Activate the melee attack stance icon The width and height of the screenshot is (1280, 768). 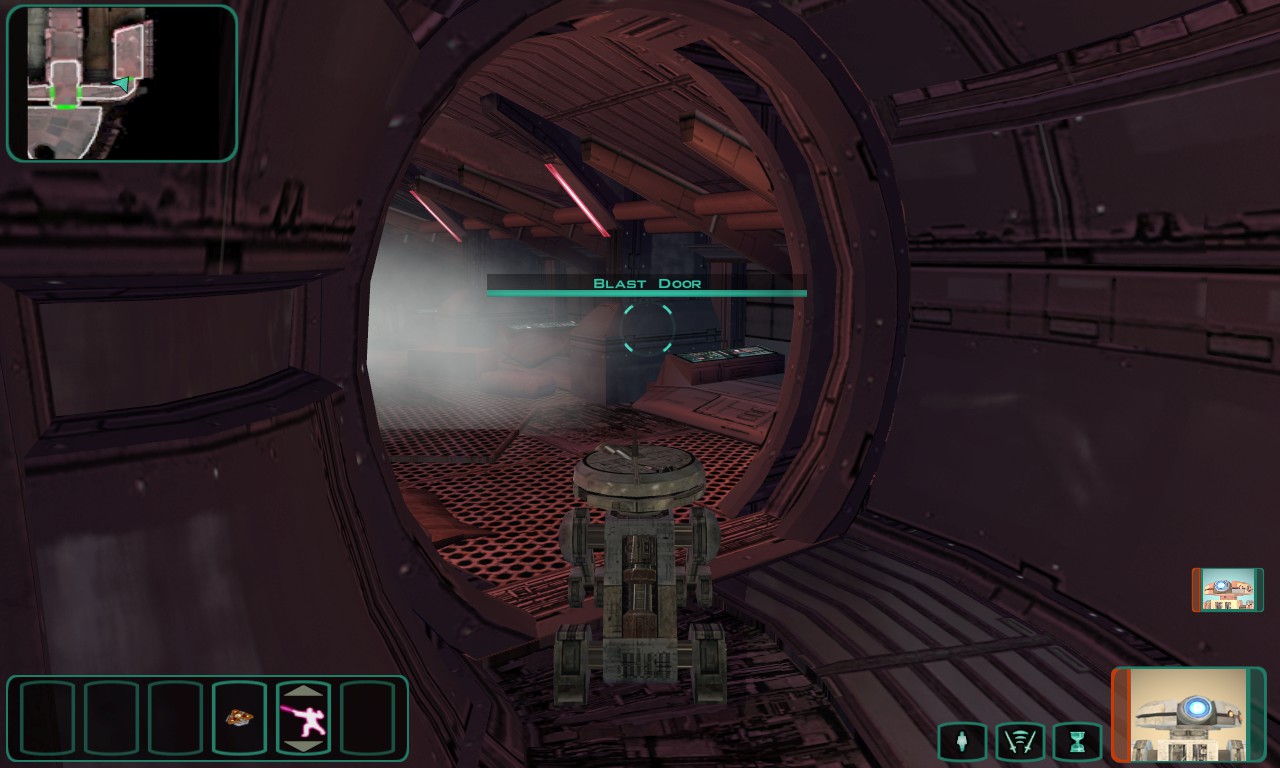(302, 717)
